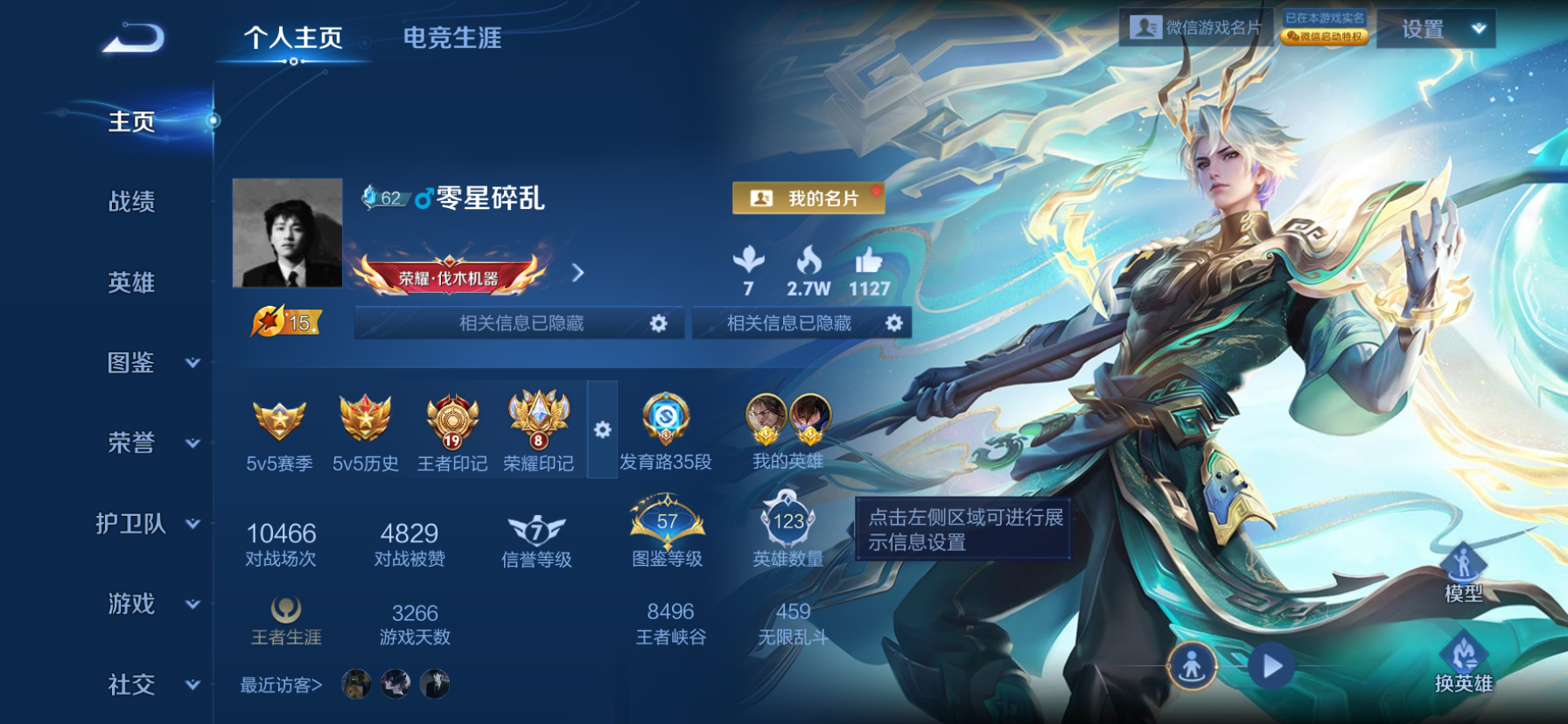Open the 我的名片 card panel

pyautogui.click(x=805, y=198)
